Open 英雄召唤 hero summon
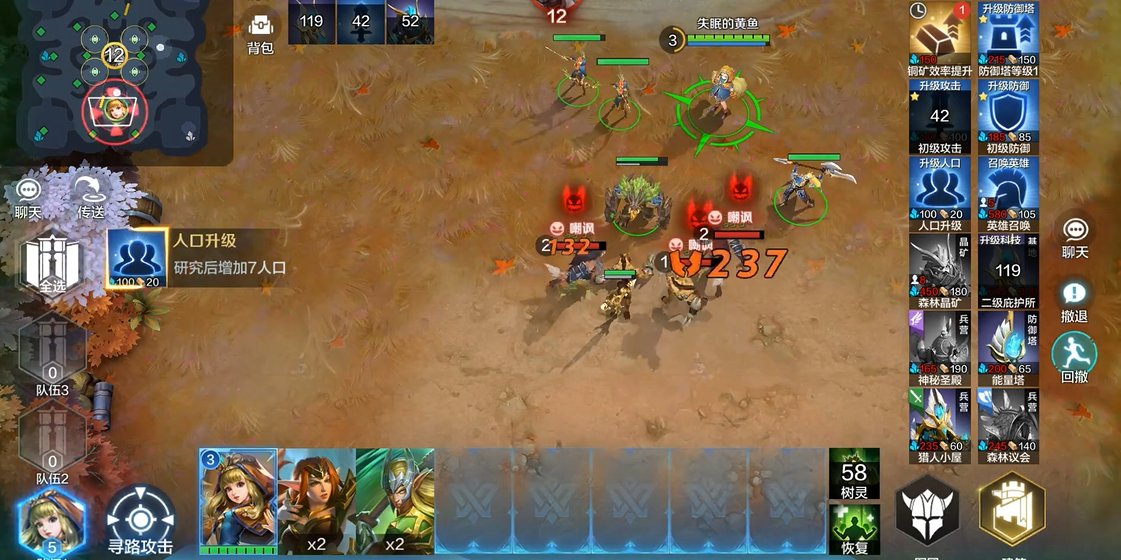The image size is (1121, 560). pos(1008,191)
